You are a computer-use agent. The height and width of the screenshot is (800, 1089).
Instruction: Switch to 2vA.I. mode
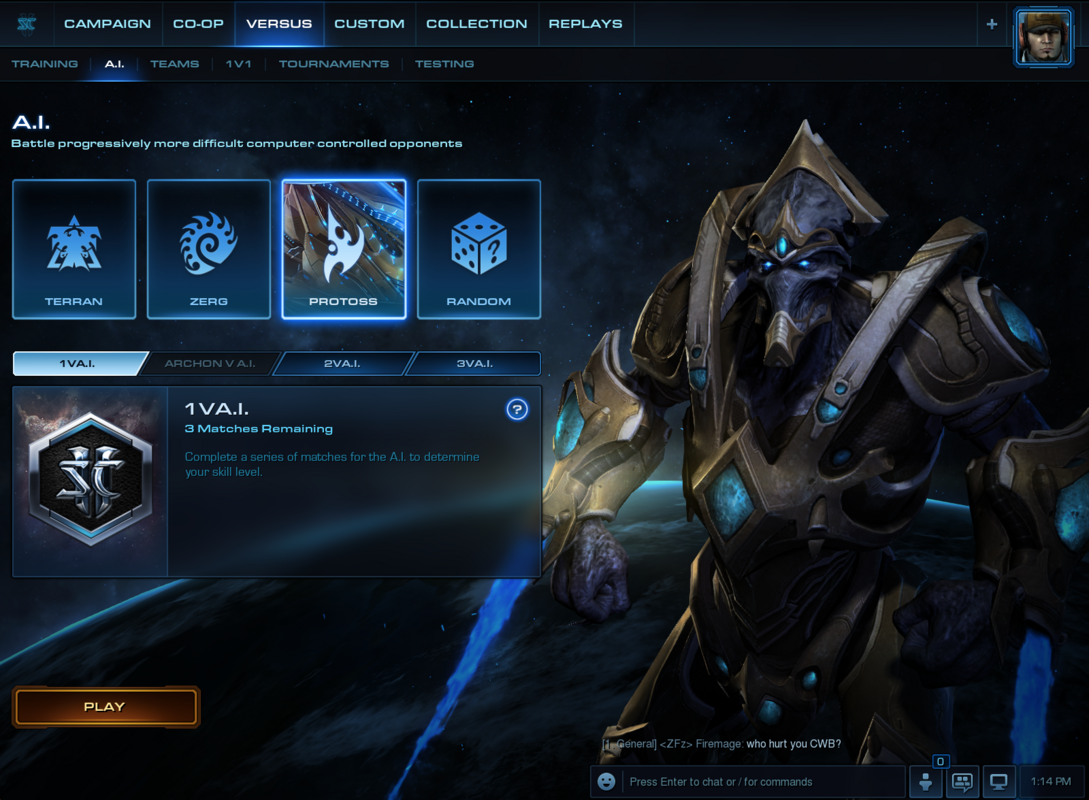coord(342,363)
